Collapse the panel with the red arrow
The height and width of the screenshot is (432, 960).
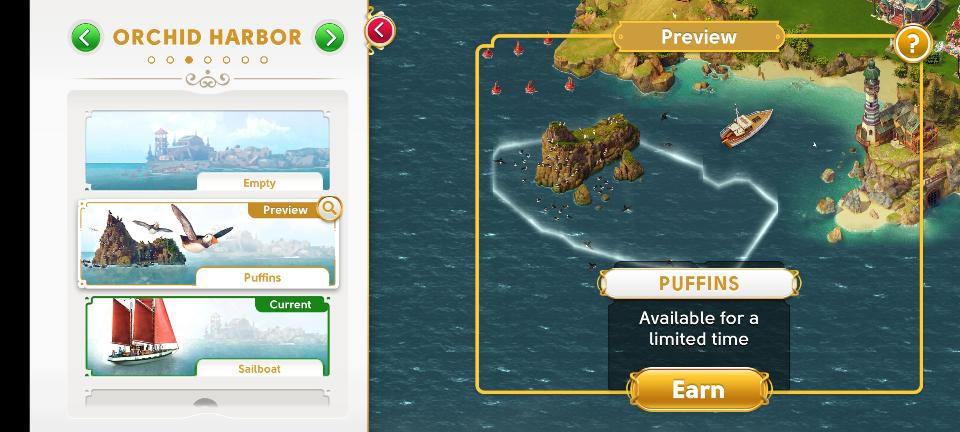coord(379,30)
